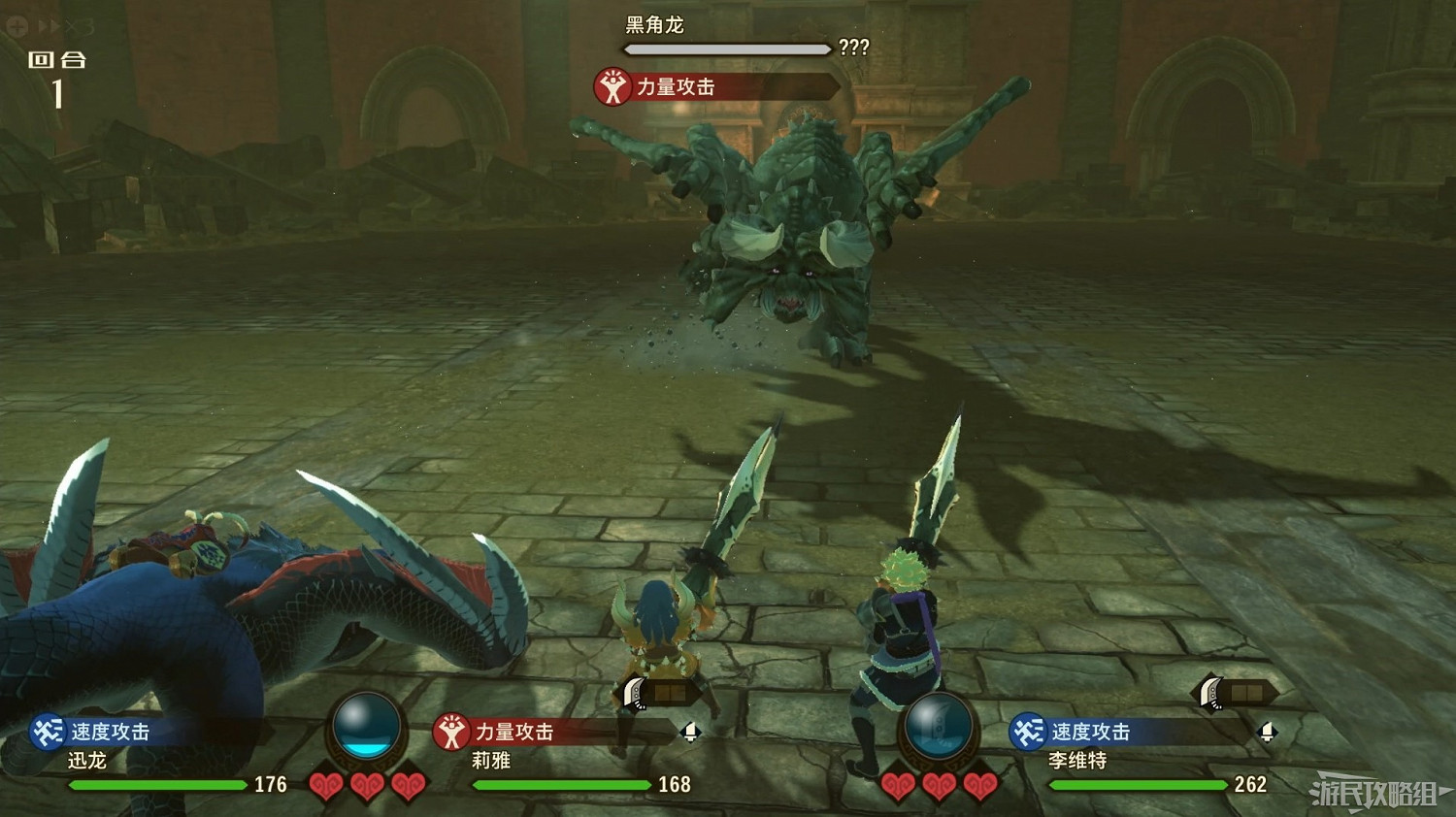Select the 黑角龙 monster name label
Screen dimensions: 1456x817
pos(654,25)
